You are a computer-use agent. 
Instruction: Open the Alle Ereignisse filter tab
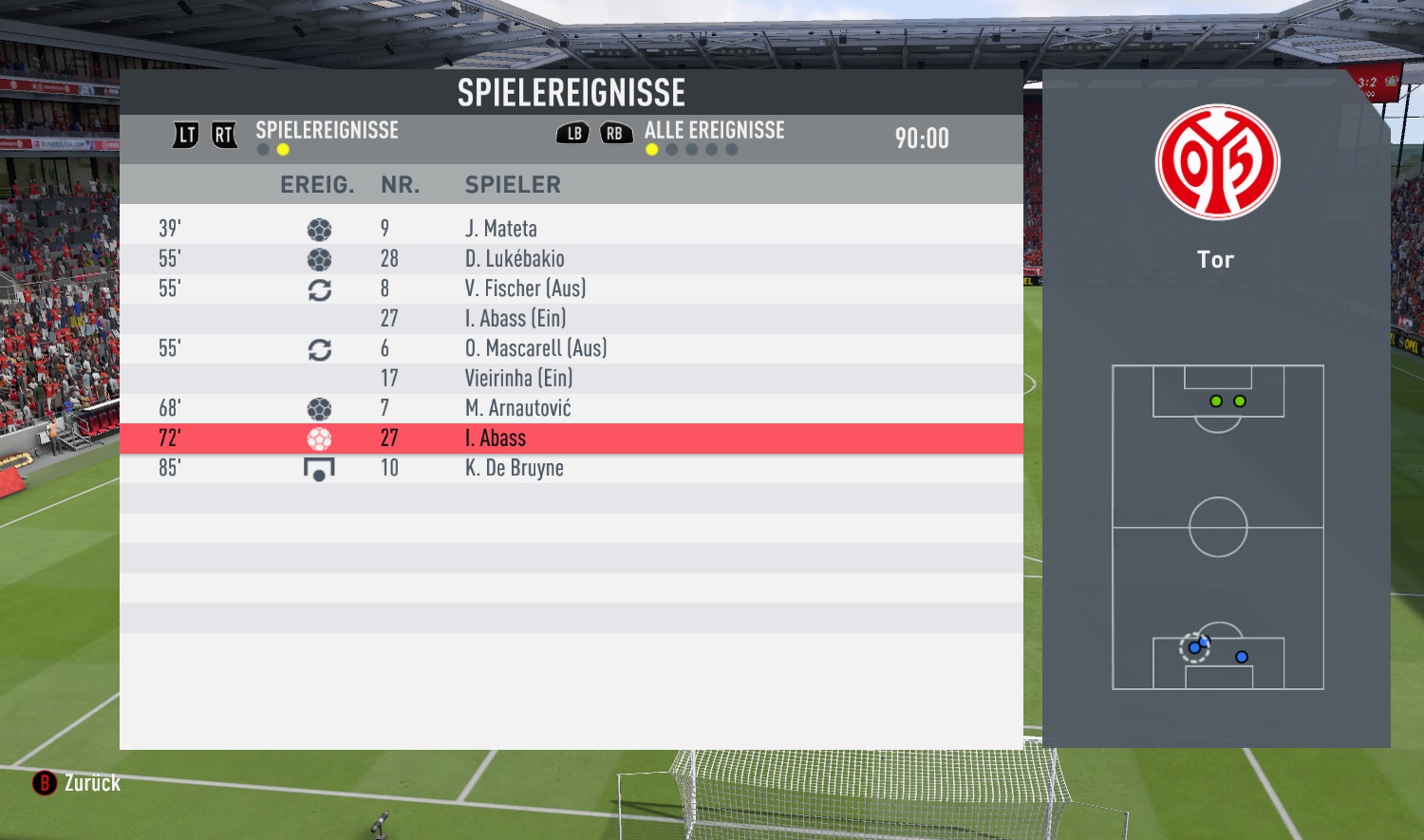pos(714,131)
